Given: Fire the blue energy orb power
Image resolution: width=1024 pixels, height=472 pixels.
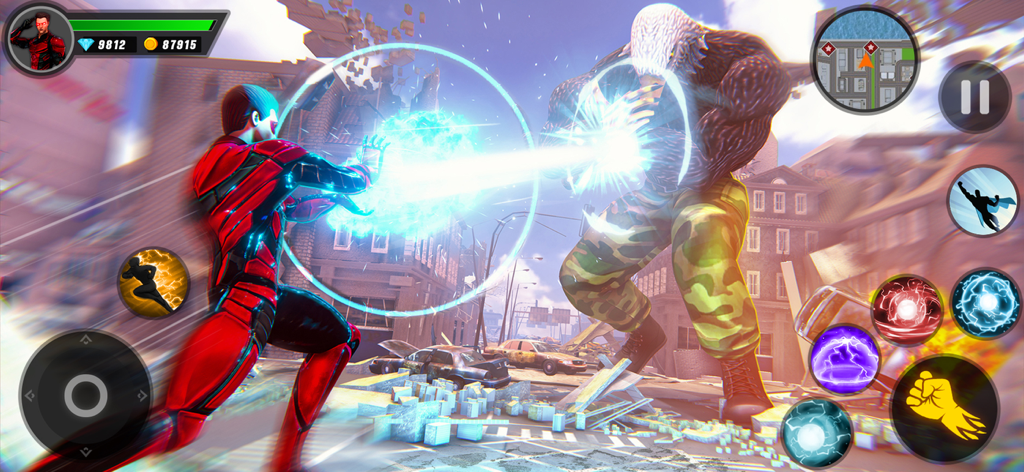Looking at the screenshot, I should [x=985, y=303].
